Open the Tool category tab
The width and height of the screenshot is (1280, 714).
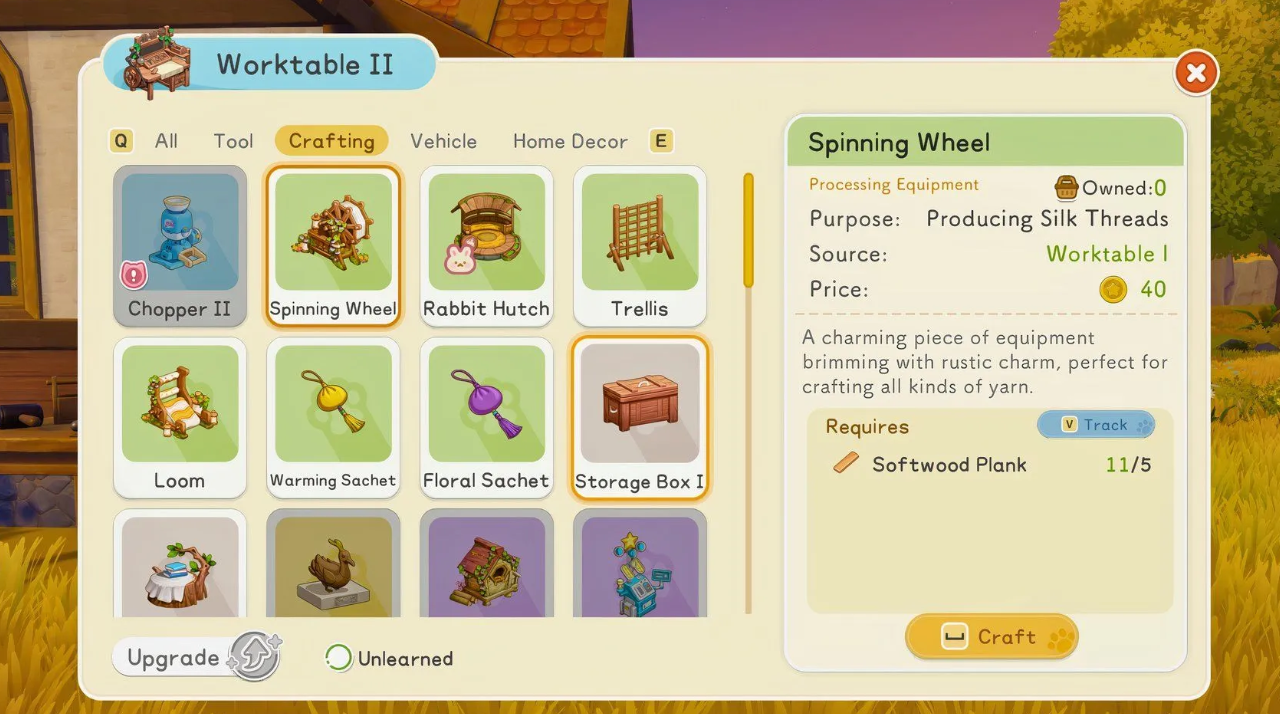click(x=233, y=141)
